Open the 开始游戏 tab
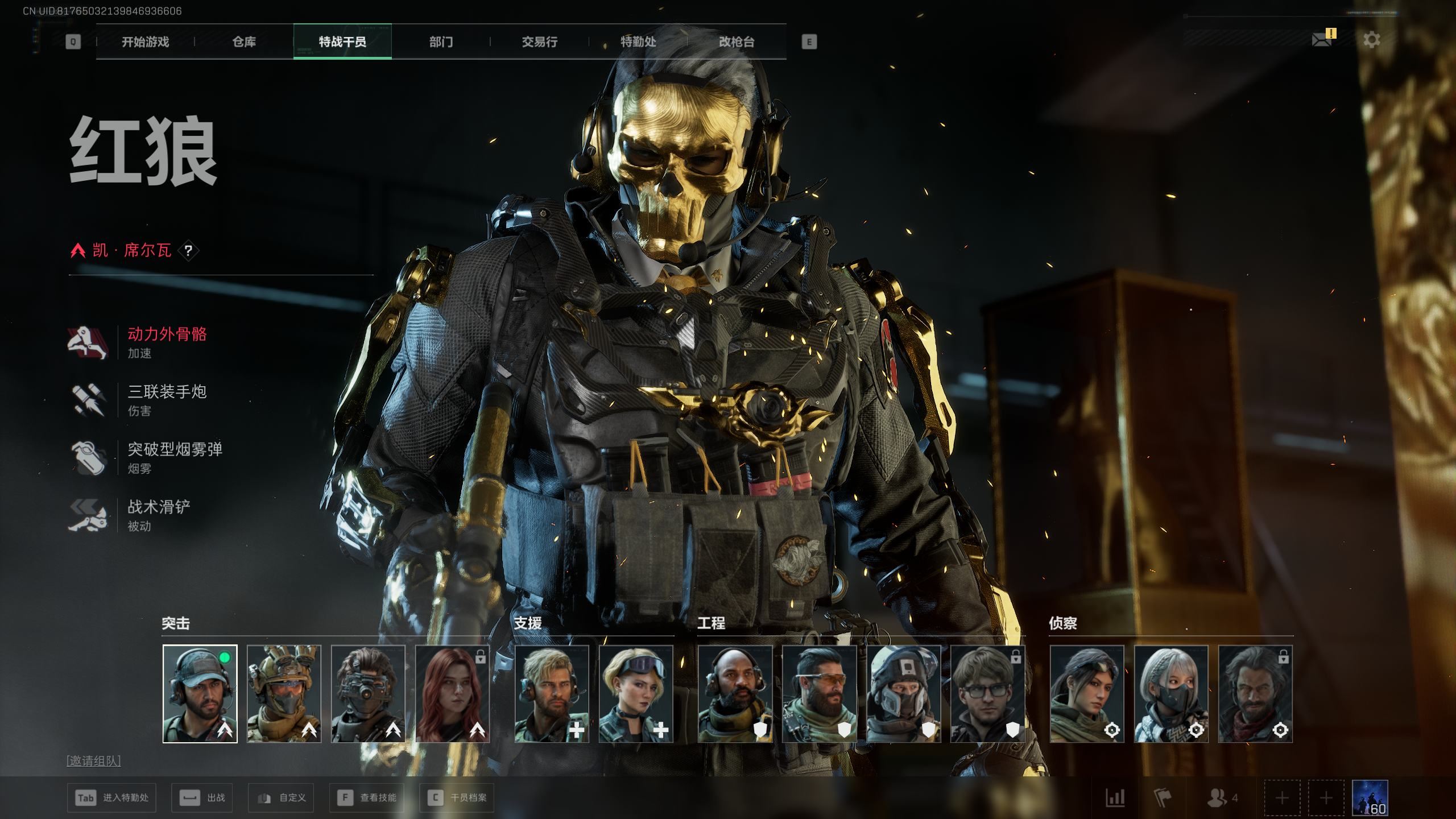The width and height of the screenshot is (1456, 819). pos(145,42)
